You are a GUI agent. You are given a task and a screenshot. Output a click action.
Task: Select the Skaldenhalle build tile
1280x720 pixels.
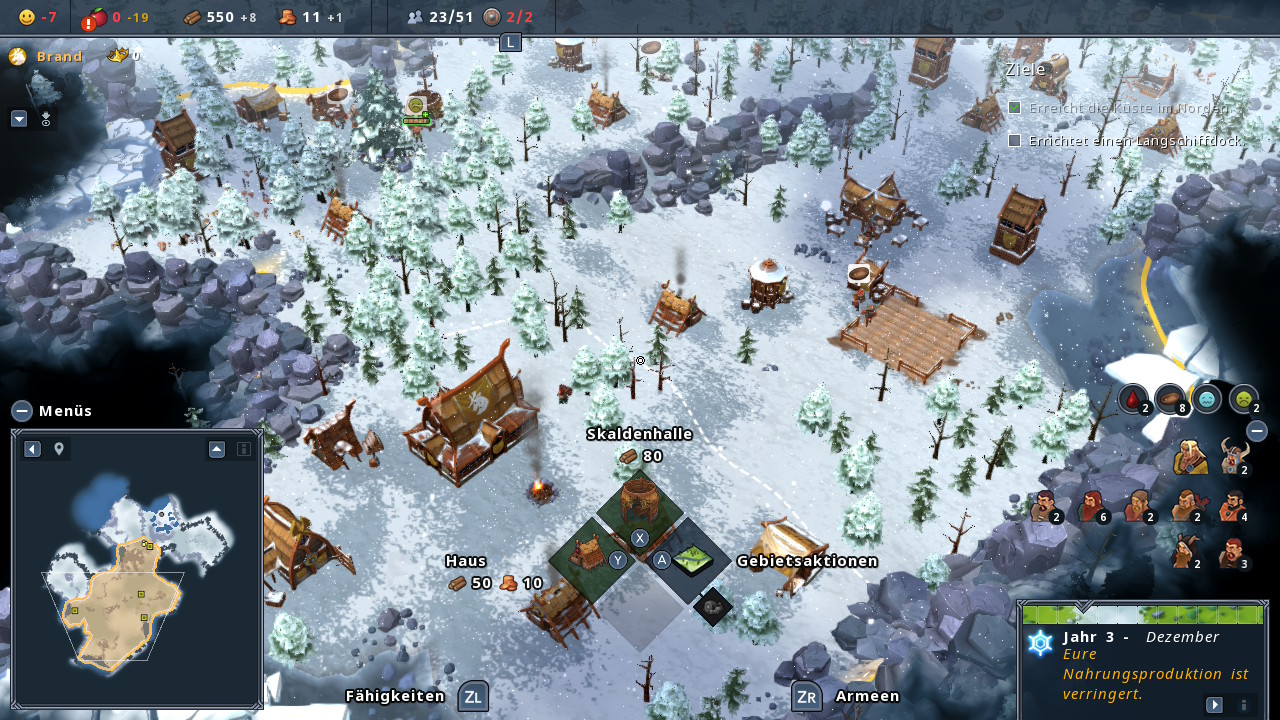[639, 503]
